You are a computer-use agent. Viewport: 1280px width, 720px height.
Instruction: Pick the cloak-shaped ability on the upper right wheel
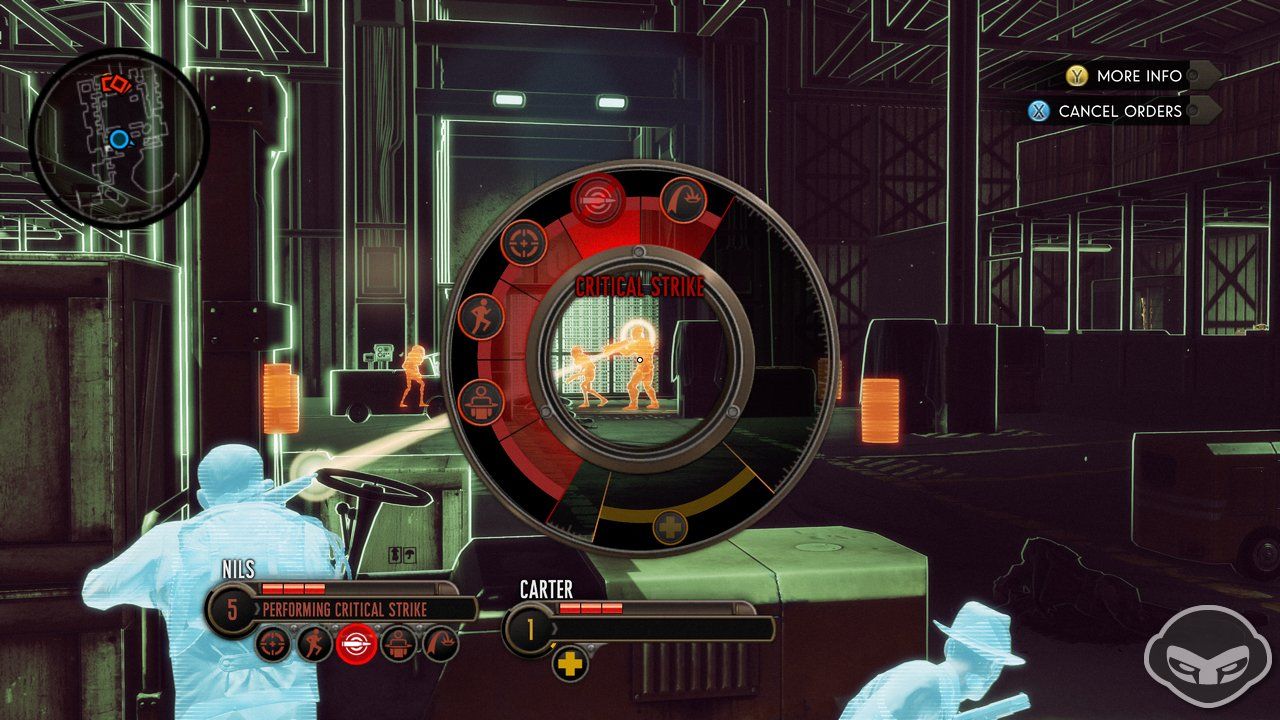pyautogui.click(x=683, y=201)
